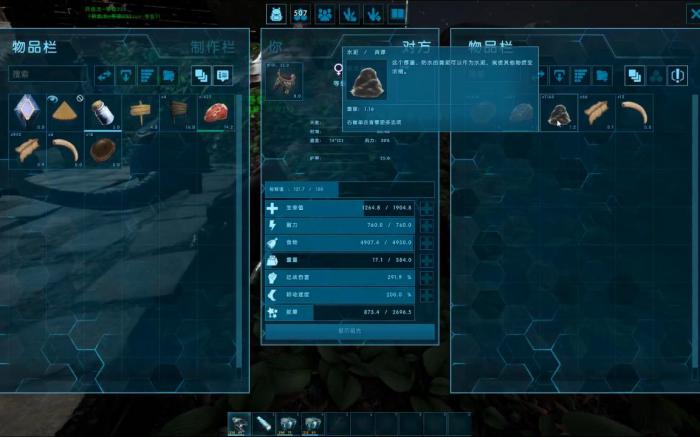Click the left panel stacked-squares view button
Screen dimensions: 700x437
pos(200,75)
